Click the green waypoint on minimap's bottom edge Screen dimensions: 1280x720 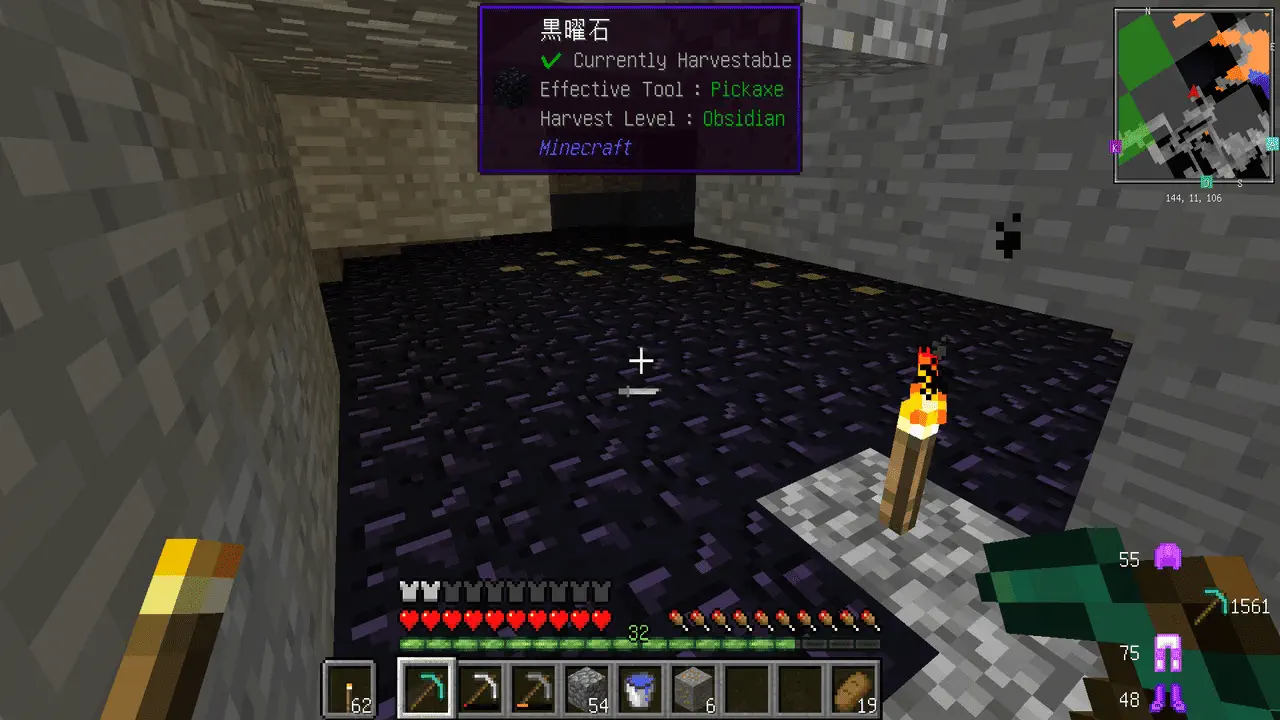tap(1207, 182)
